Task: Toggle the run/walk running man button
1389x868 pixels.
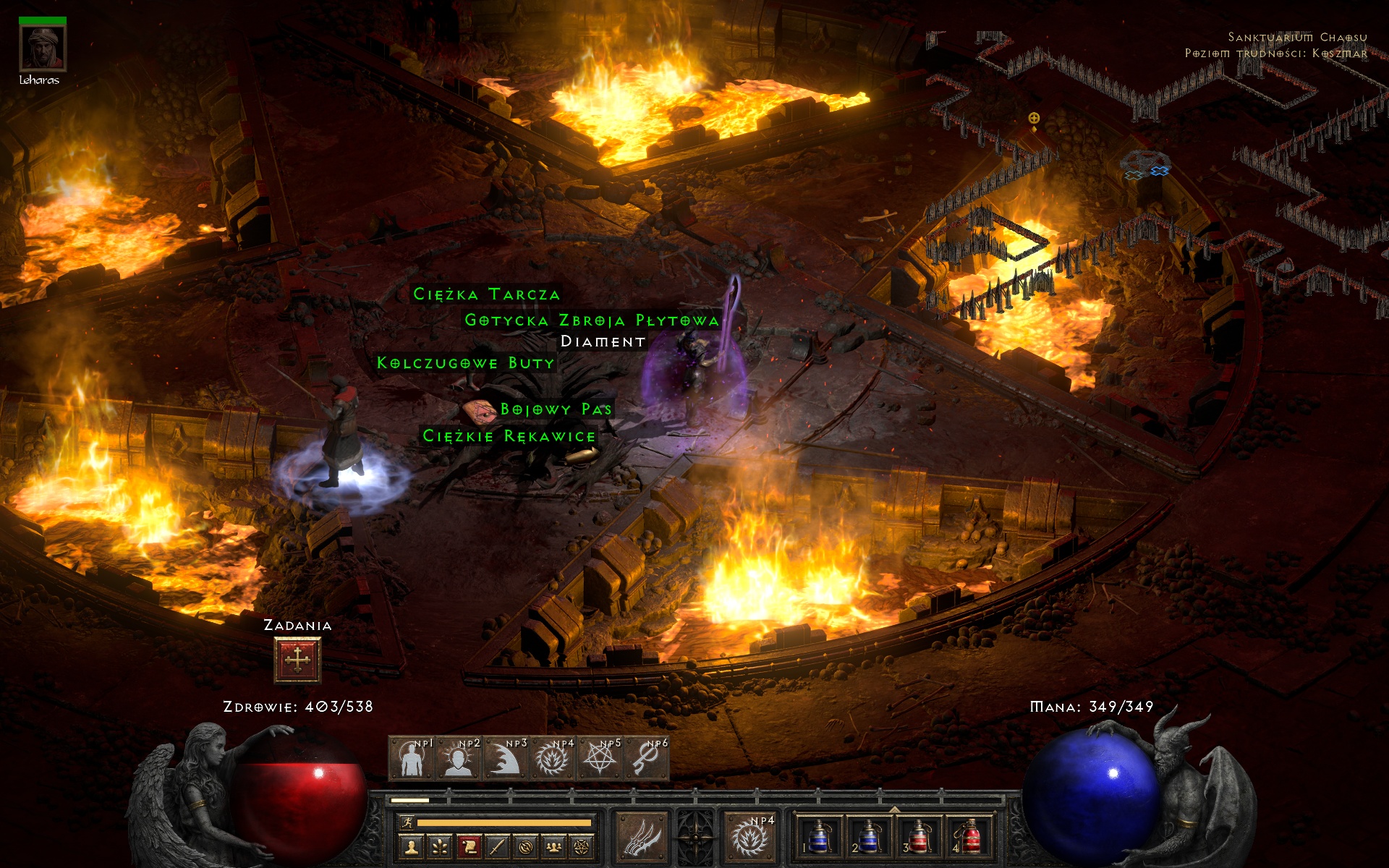Action: pos(407,822)
